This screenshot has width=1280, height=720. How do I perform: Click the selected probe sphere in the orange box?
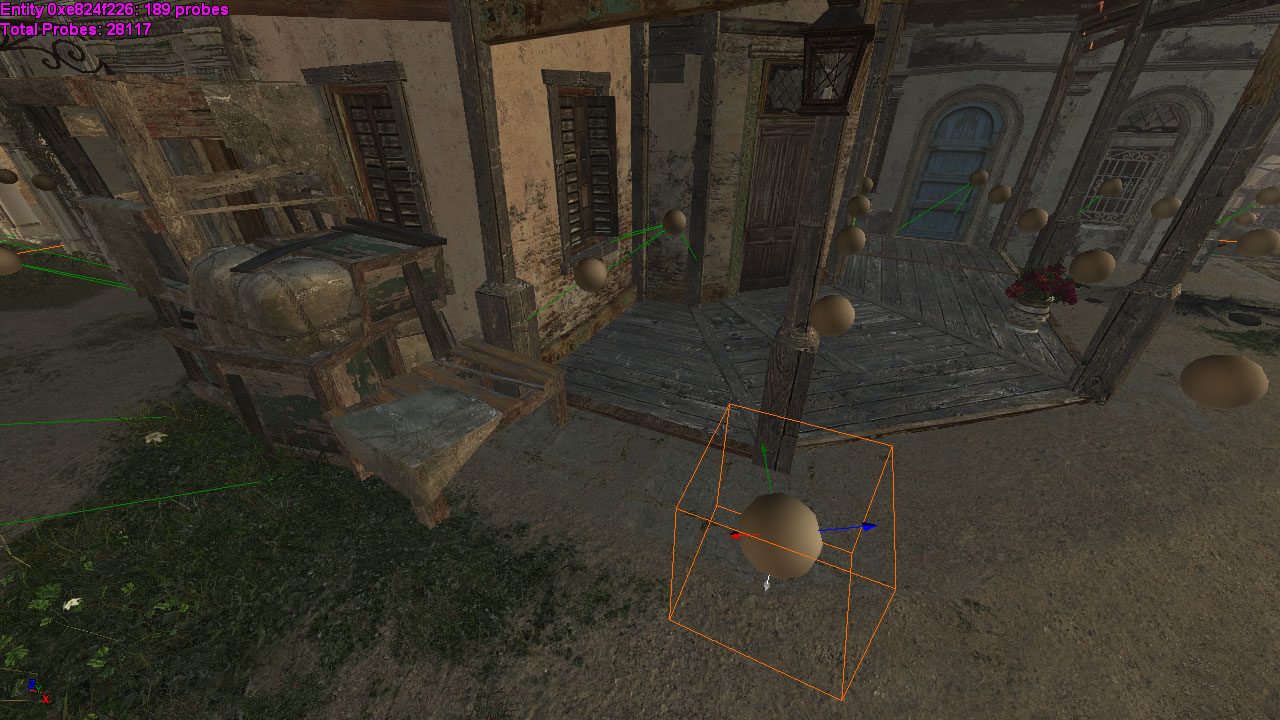pyautogui.click(x=781, y=536)
